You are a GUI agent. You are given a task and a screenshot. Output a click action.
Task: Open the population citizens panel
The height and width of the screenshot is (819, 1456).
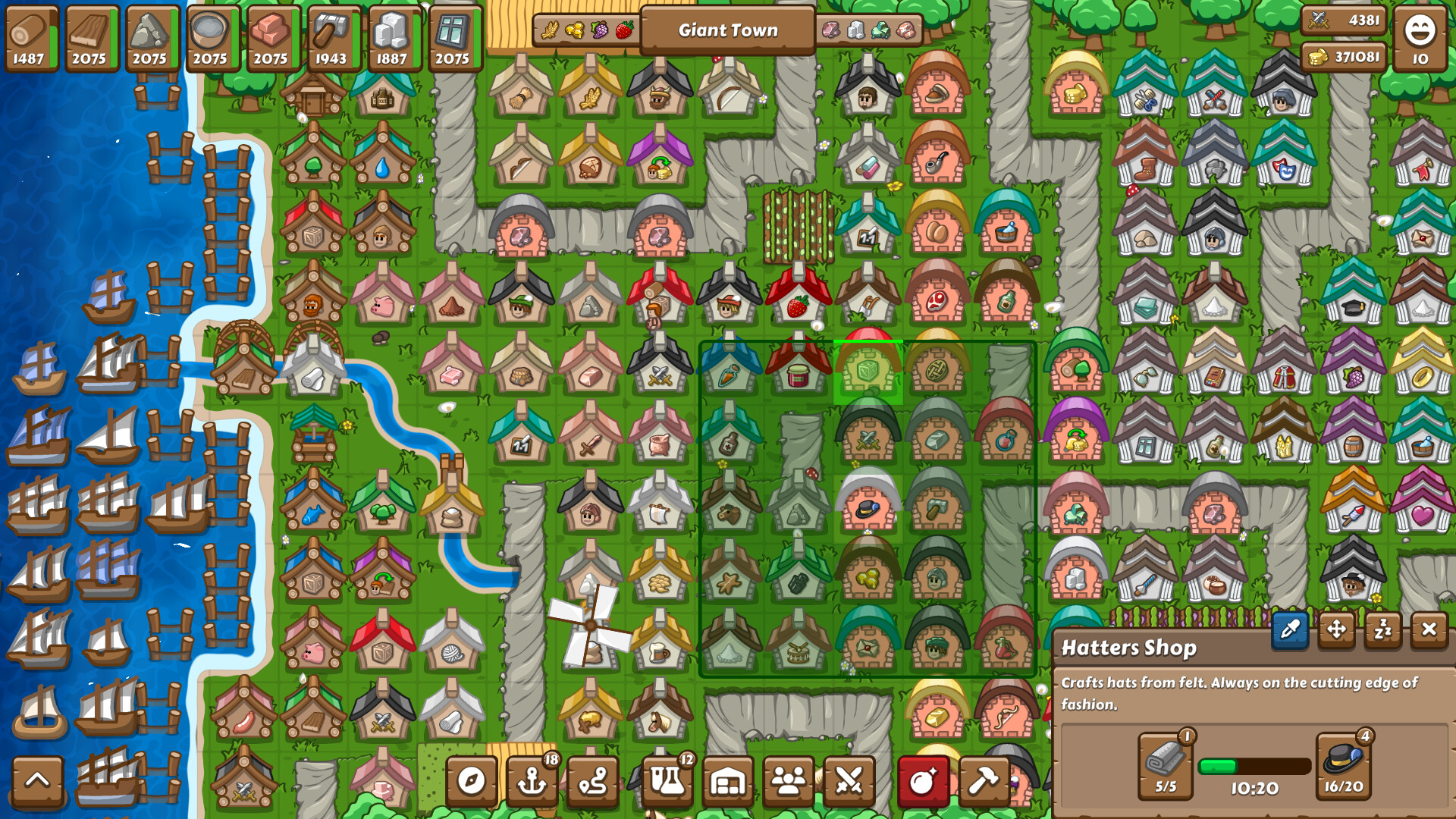click(x=789, y=780)
